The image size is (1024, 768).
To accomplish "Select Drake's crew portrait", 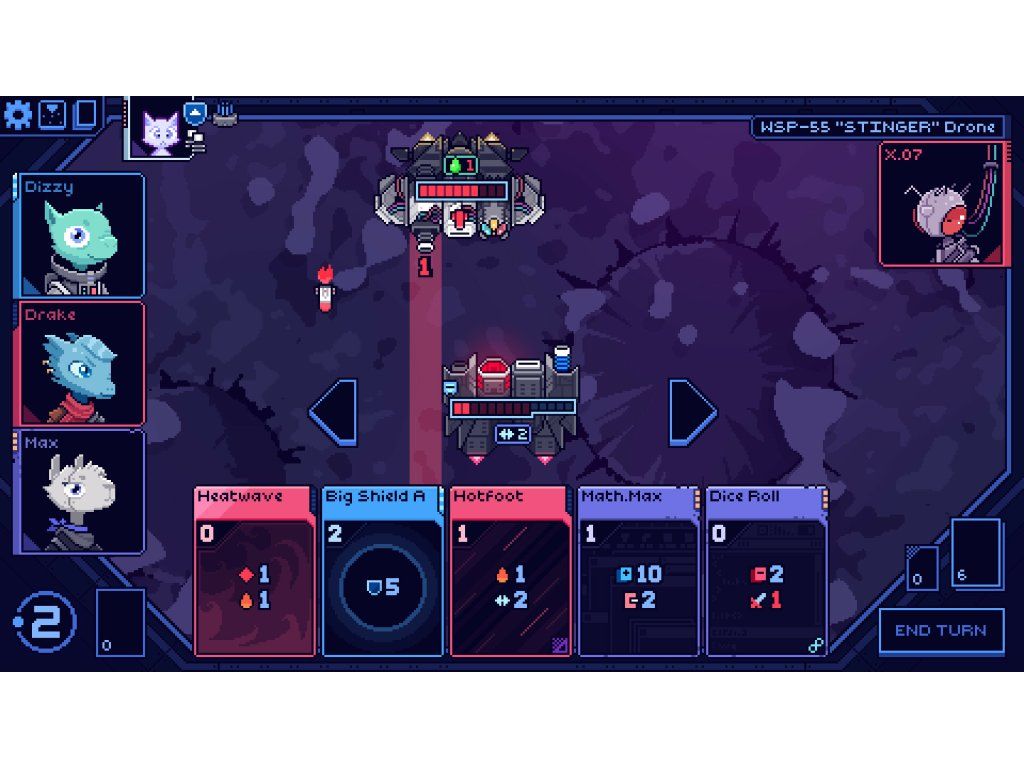I will tap(80, 364).
